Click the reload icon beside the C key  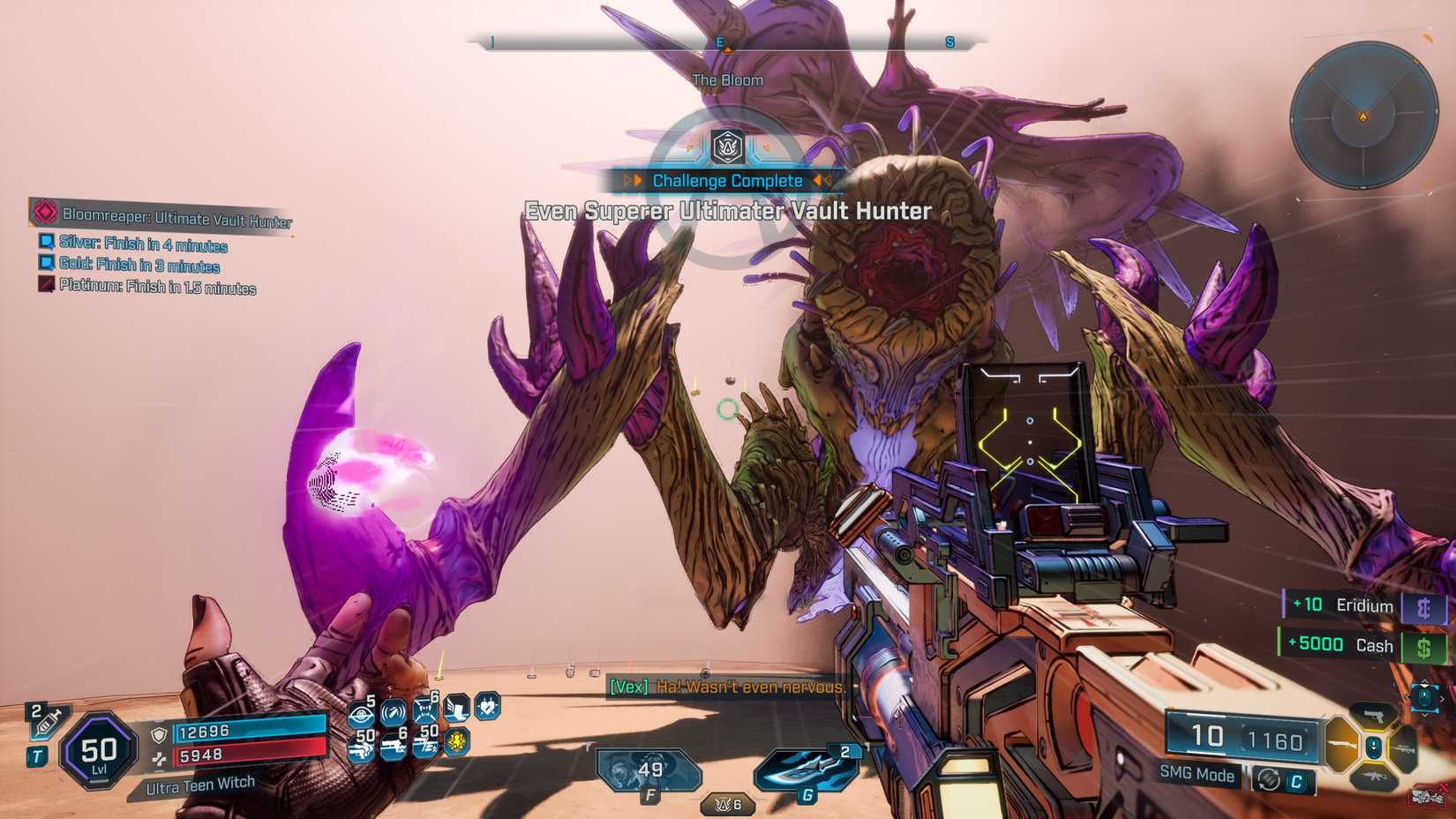[x=1269, y=778]
